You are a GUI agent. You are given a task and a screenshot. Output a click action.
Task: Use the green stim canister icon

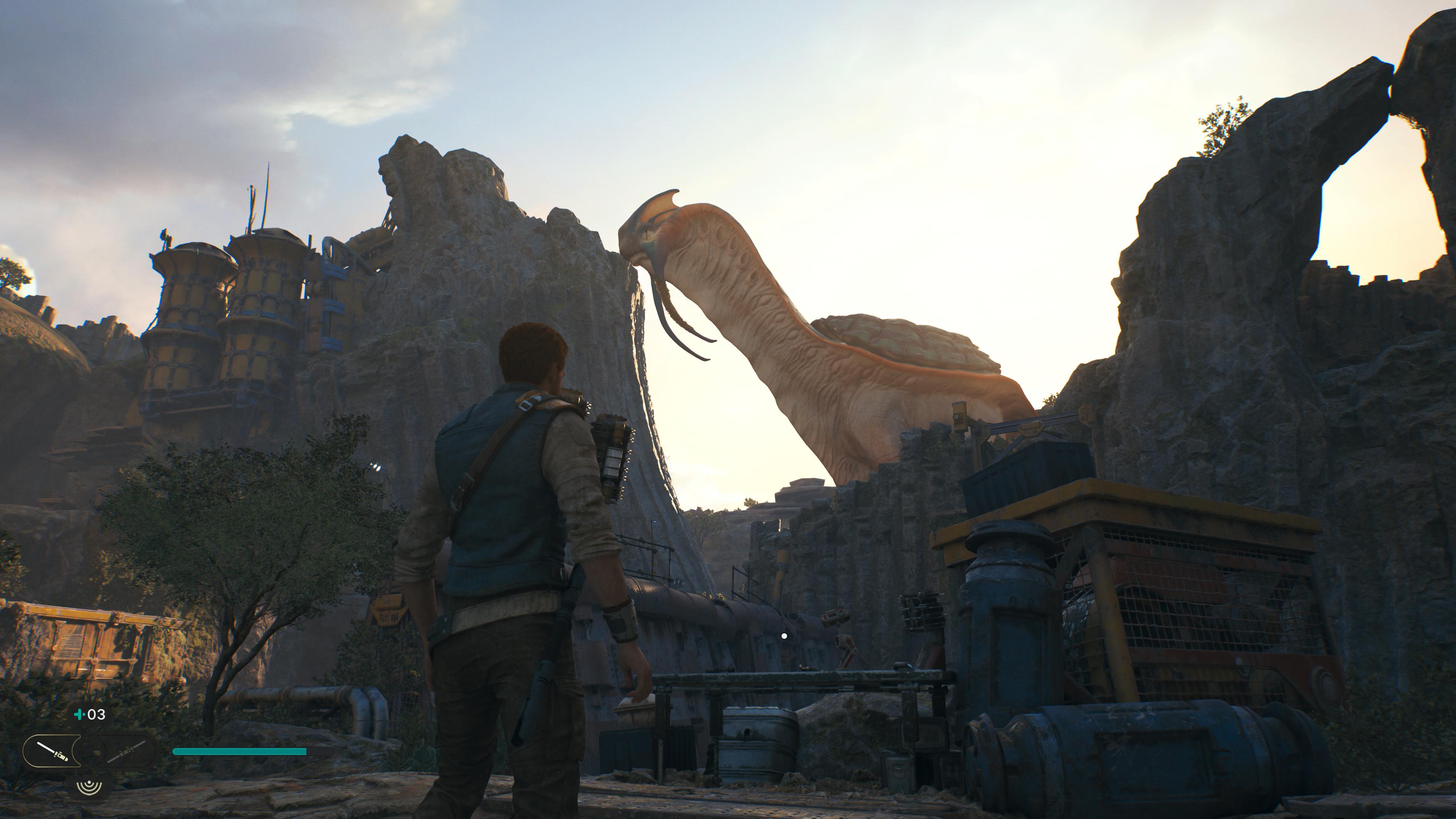pyautogui.click(x=80, y=714)
